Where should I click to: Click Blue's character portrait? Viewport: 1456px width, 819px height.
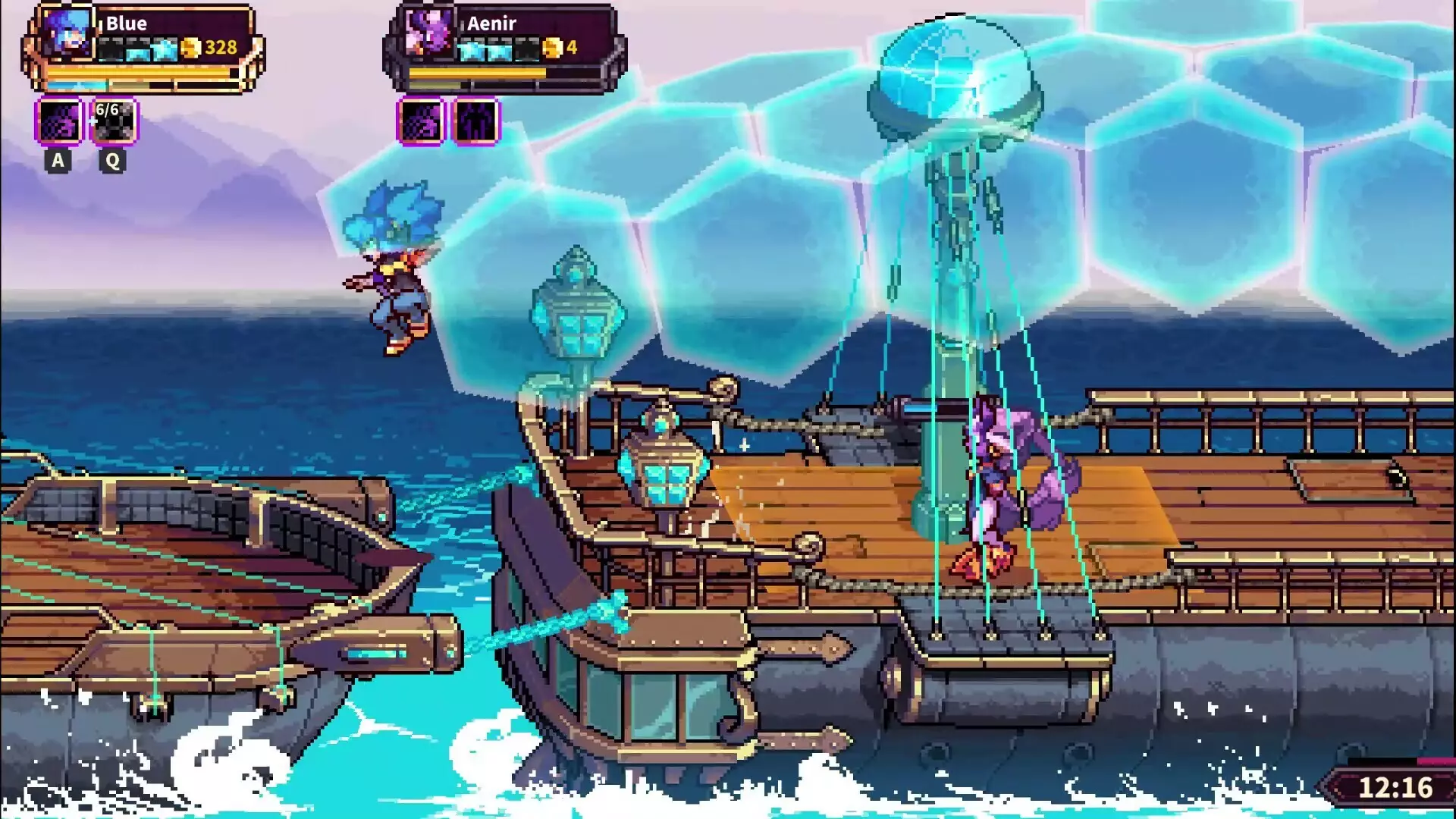point(67,33)
